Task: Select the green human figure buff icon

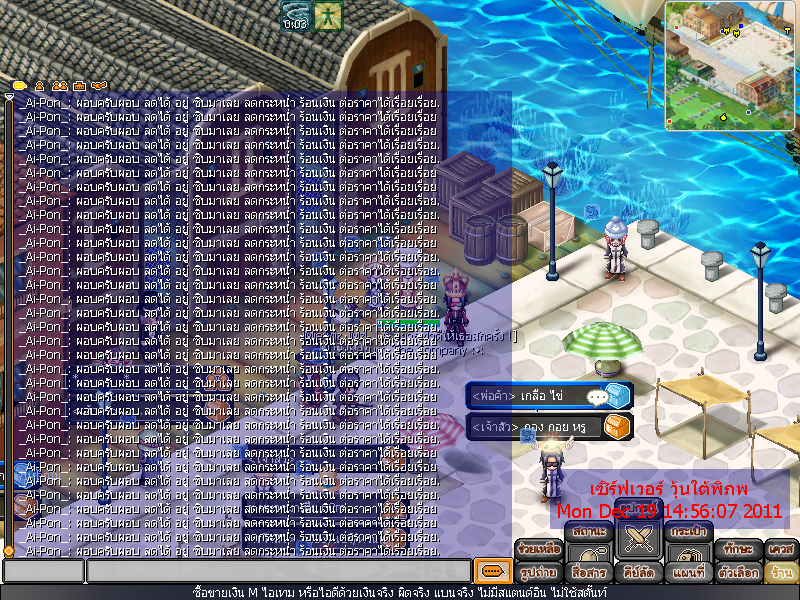Action: [327, 15]
